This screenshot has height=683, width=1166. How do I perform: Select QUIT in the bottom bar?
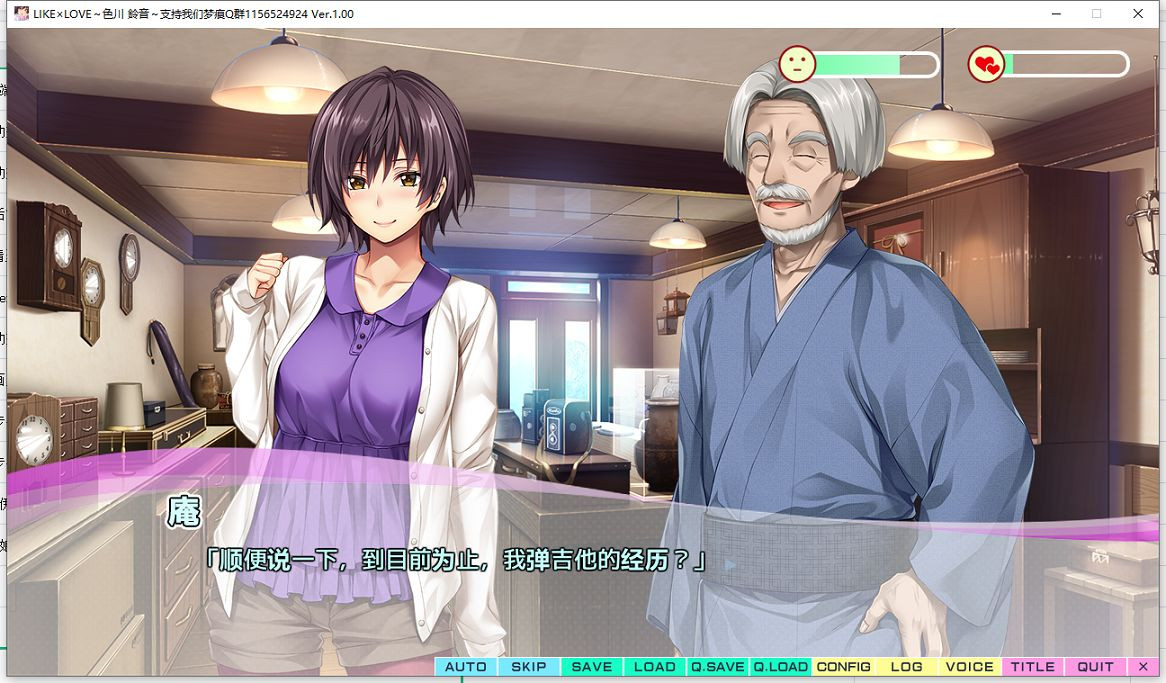pos(1096,667)
